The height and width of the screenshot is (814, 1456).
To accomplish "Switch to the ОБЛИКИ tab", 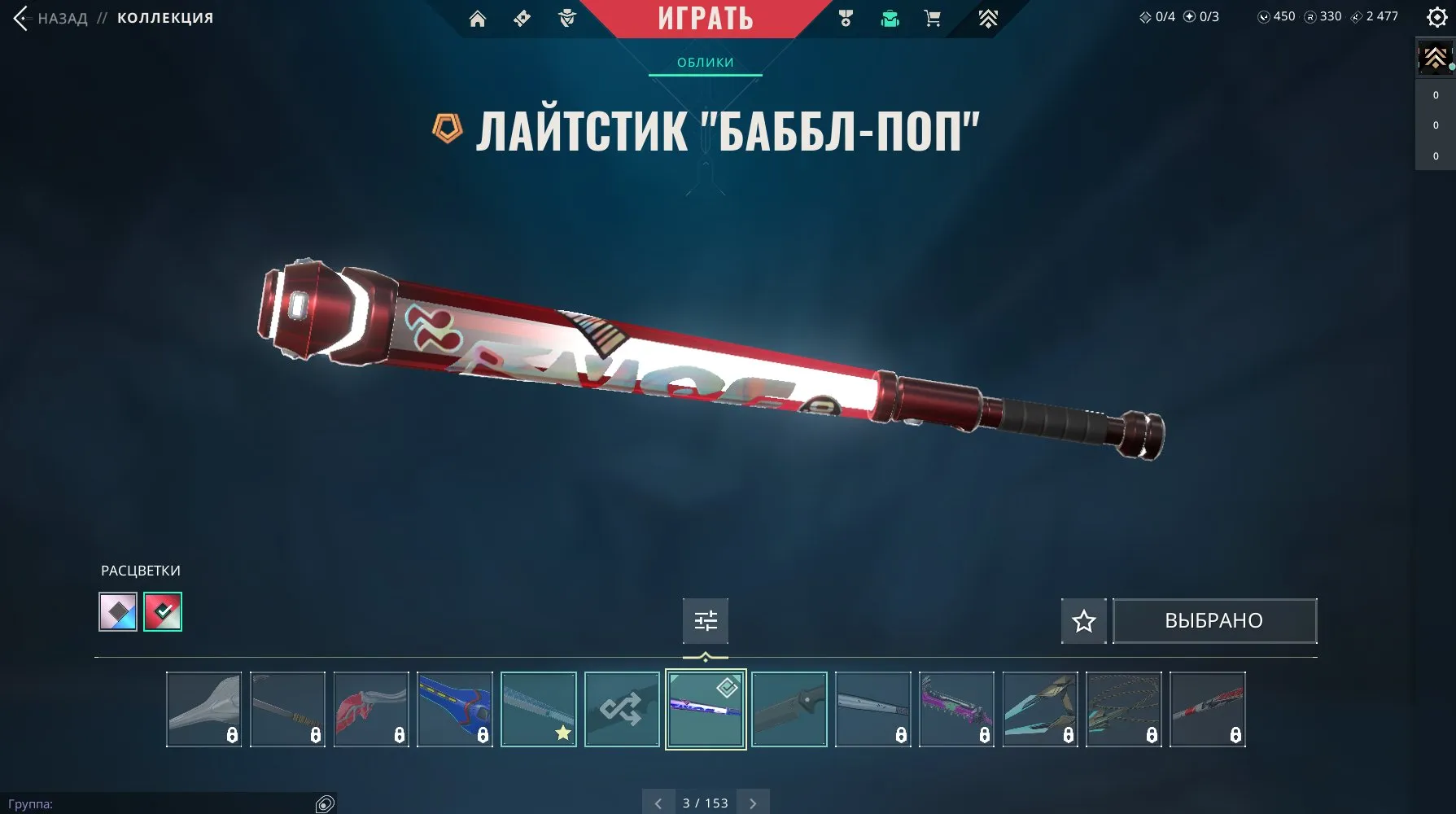I will (703, 62).
